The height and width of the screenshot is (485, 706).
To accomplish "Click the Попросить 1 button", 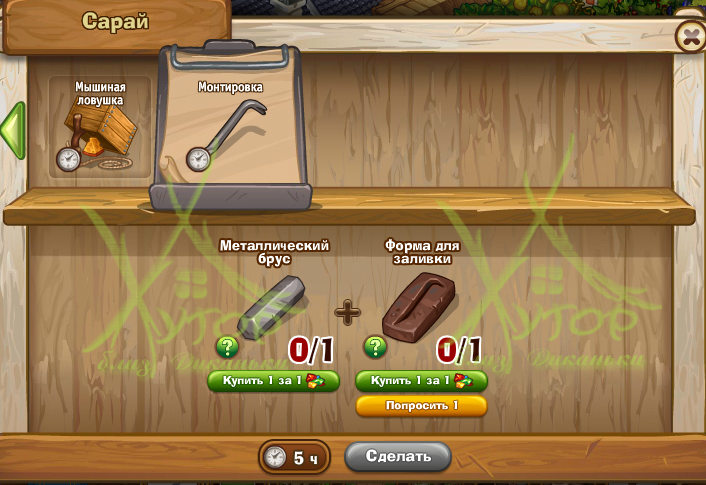I will (x=421, y=405).
